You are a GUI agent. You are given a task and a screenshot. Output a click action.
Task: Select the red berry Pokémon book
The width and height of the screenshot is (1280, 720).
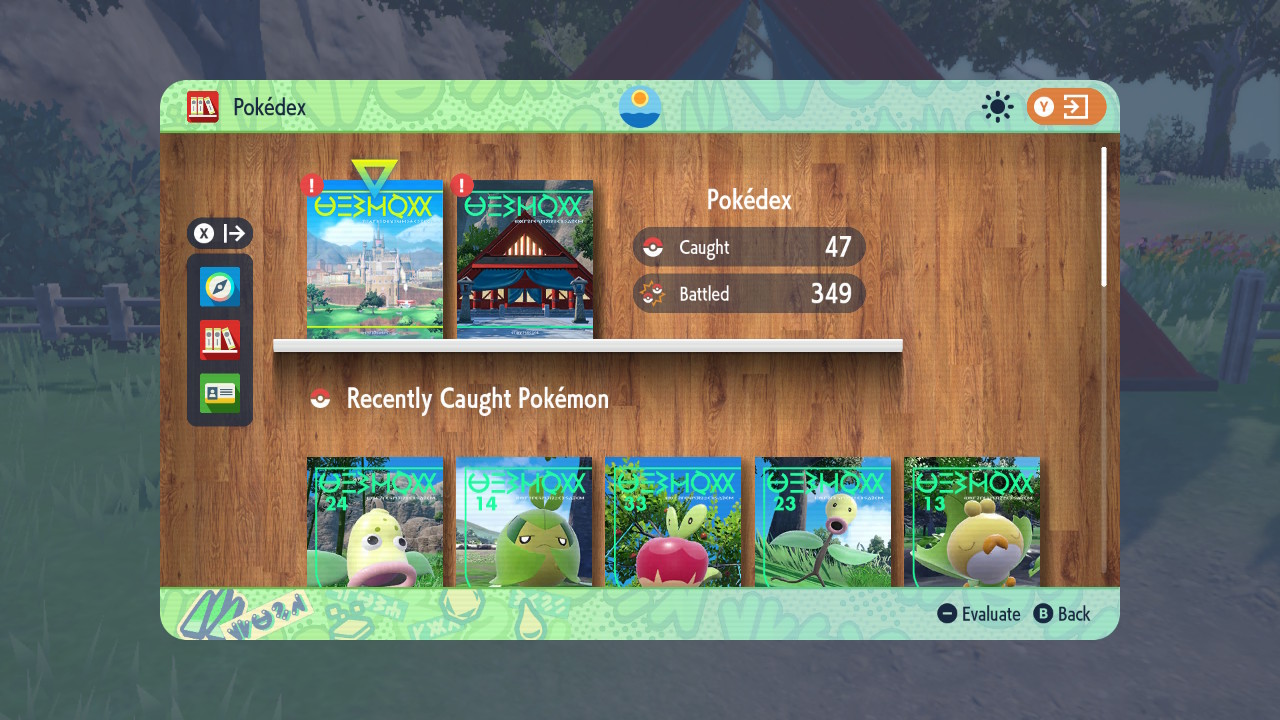tap(673, 522)
